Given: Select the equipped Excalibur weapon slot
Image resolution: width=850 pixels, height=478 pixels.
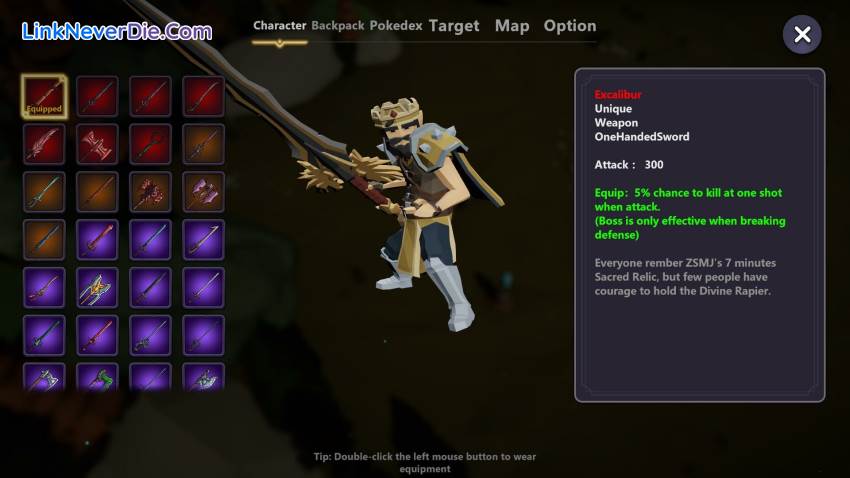Looking at the screenshot, I should tap(44, 96).
